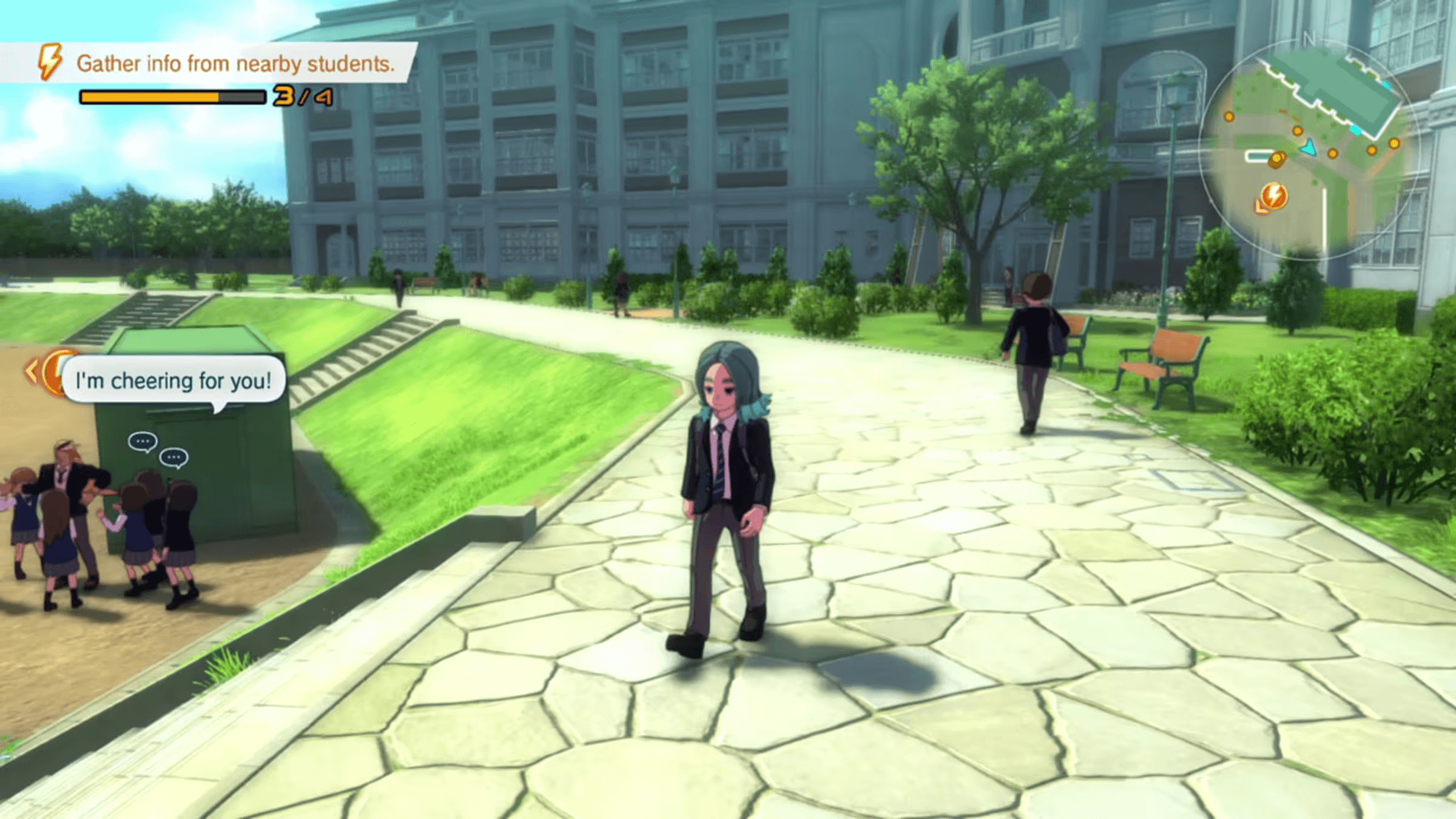Click the player arrow on the minimap
The image size is (1456, 819).
pos(1309,147)
